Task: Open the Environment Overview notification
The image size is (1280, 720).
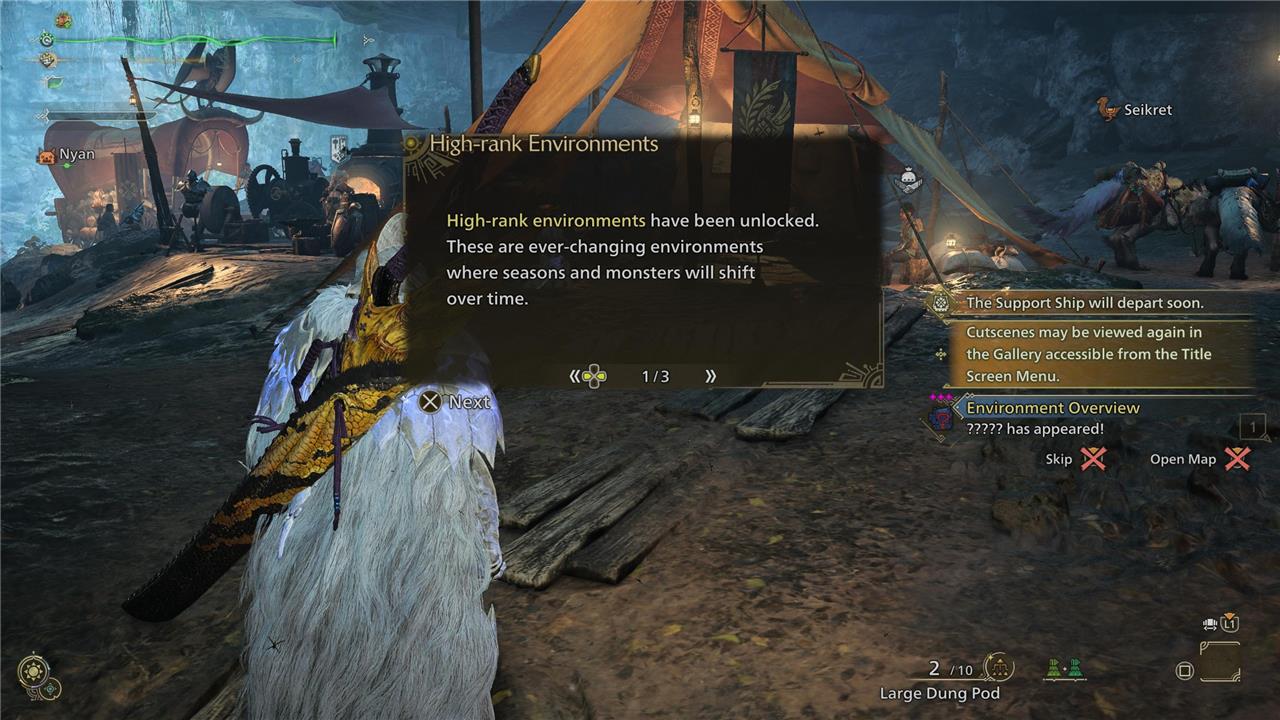Action: pyautogui.click(x=1052, y=408)
